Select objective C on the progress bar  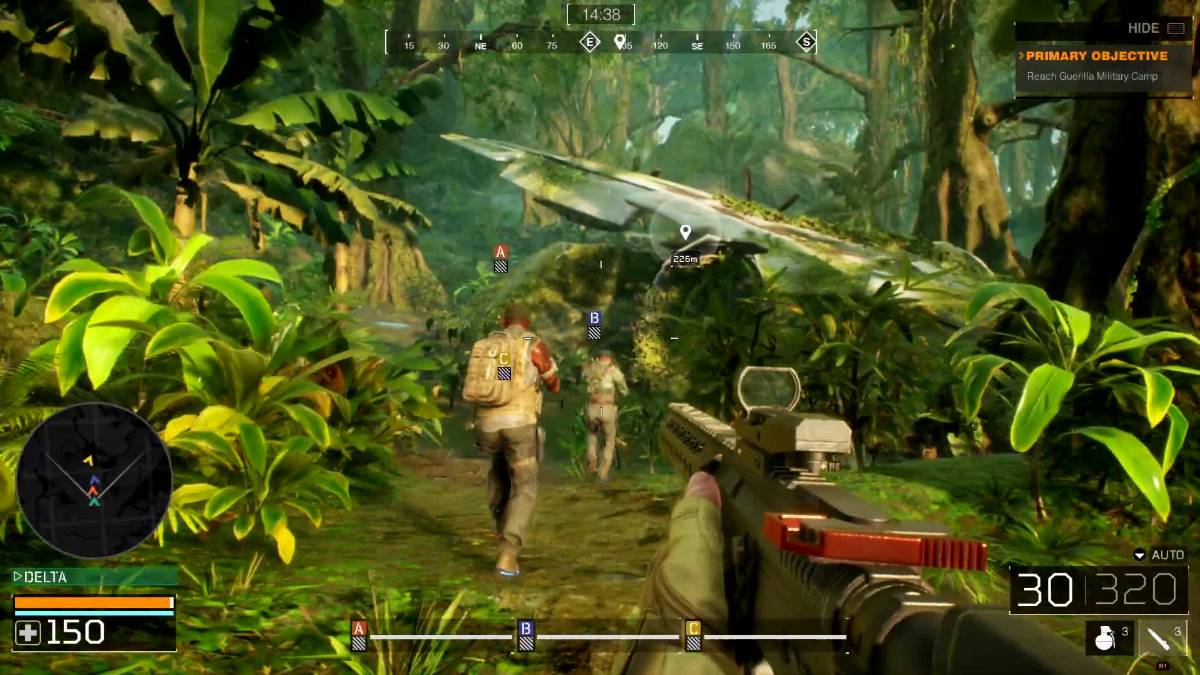pyautogui.click(x=693, y=635)
